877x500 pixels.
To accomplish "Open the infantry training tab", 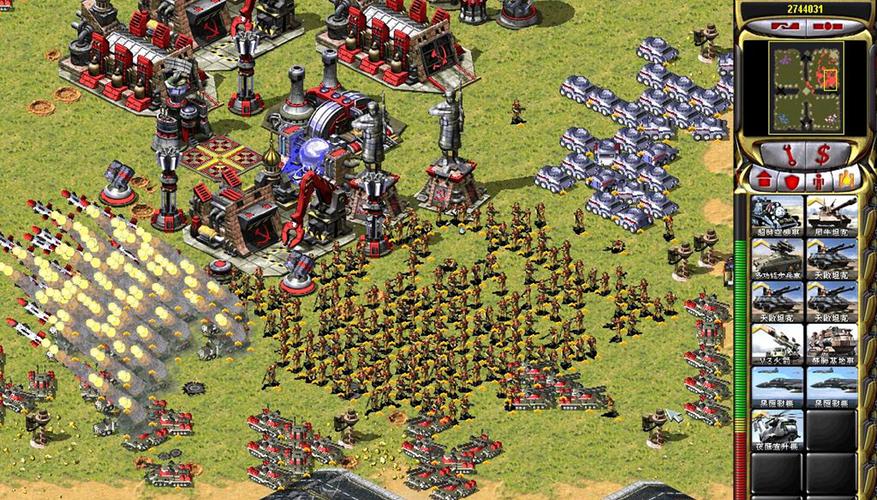I will (x=820, y=181).
